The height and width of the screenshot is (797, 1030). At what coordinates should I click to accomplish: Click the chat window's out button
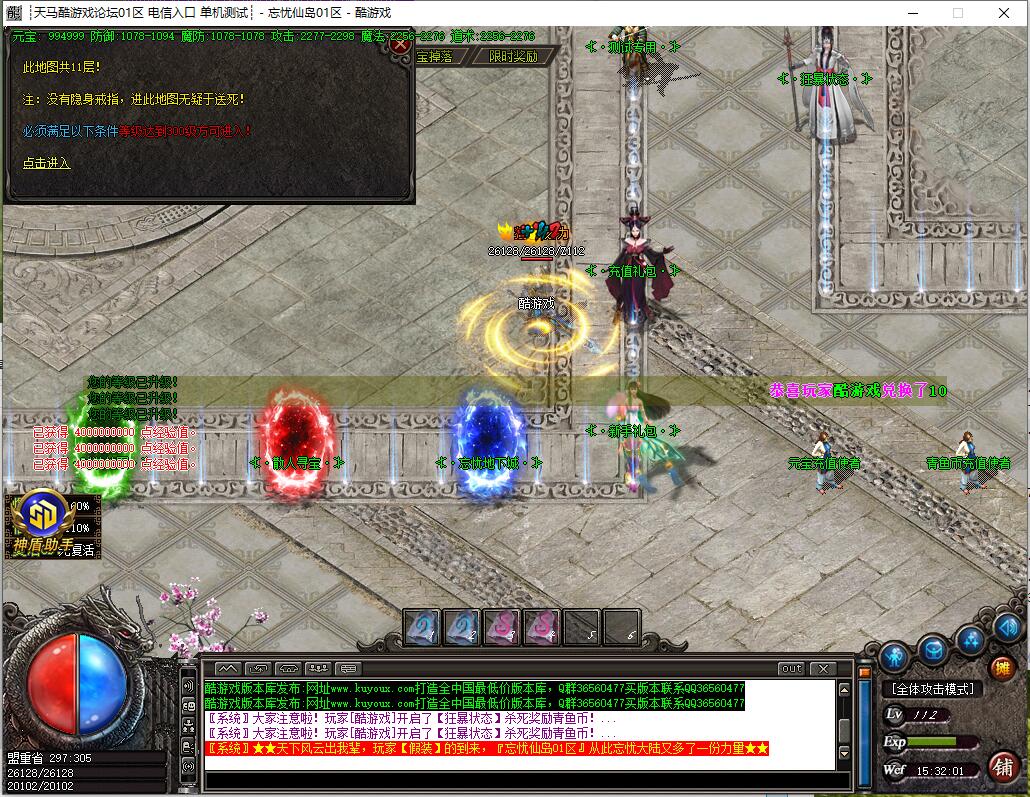[791, 668]
